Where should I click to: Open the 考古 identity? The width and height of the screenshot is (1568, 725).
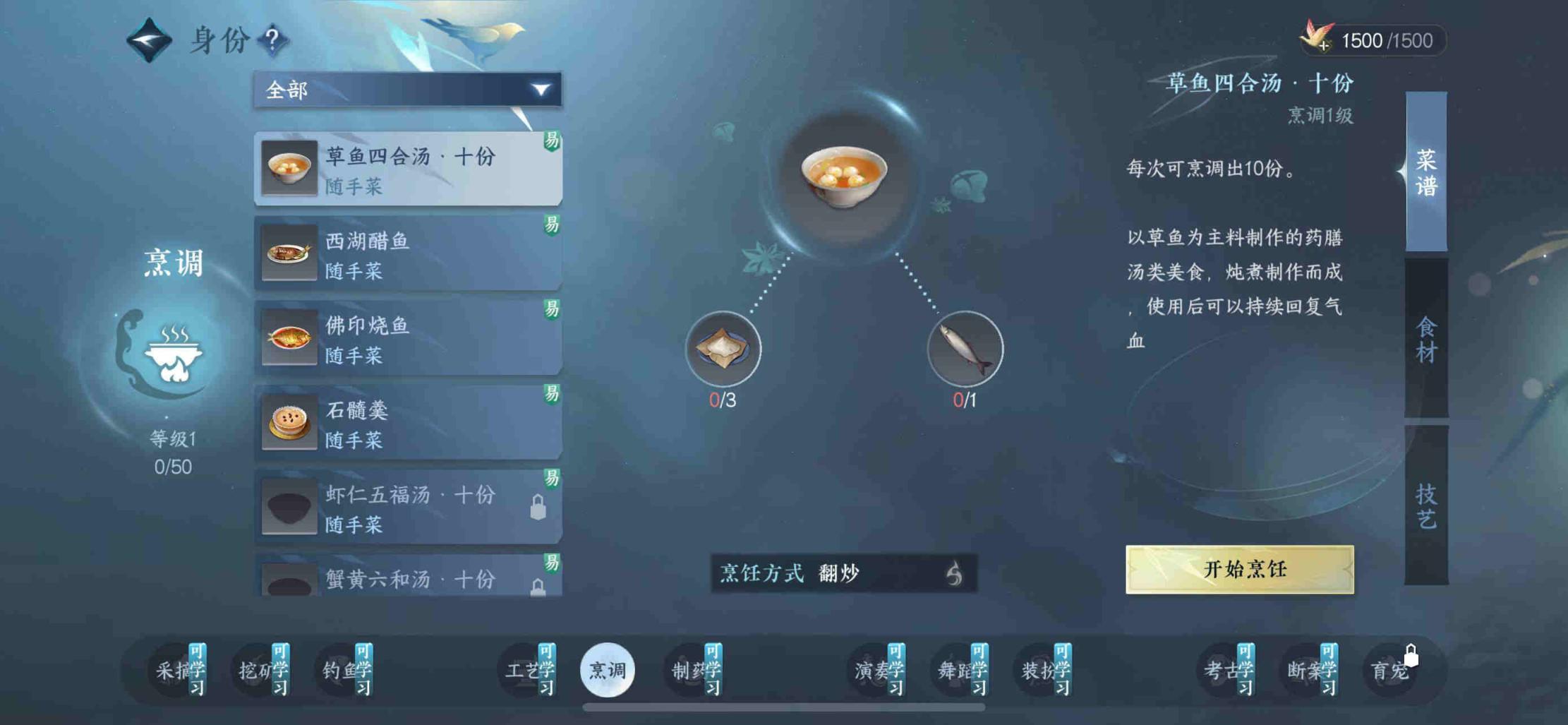click(1226, 670)
